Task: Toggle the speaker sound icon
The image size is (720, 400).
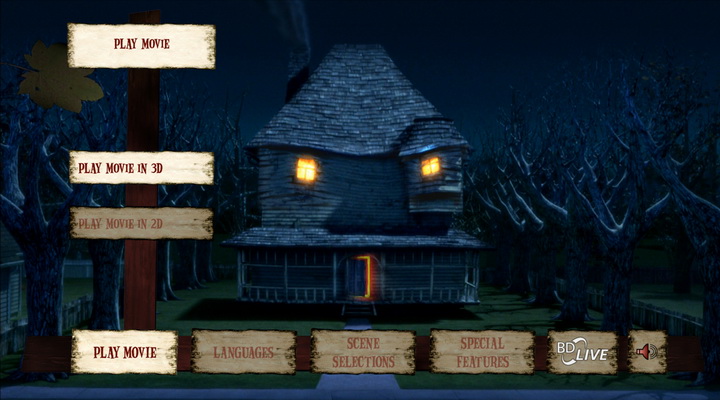Action: pos(647,352)
